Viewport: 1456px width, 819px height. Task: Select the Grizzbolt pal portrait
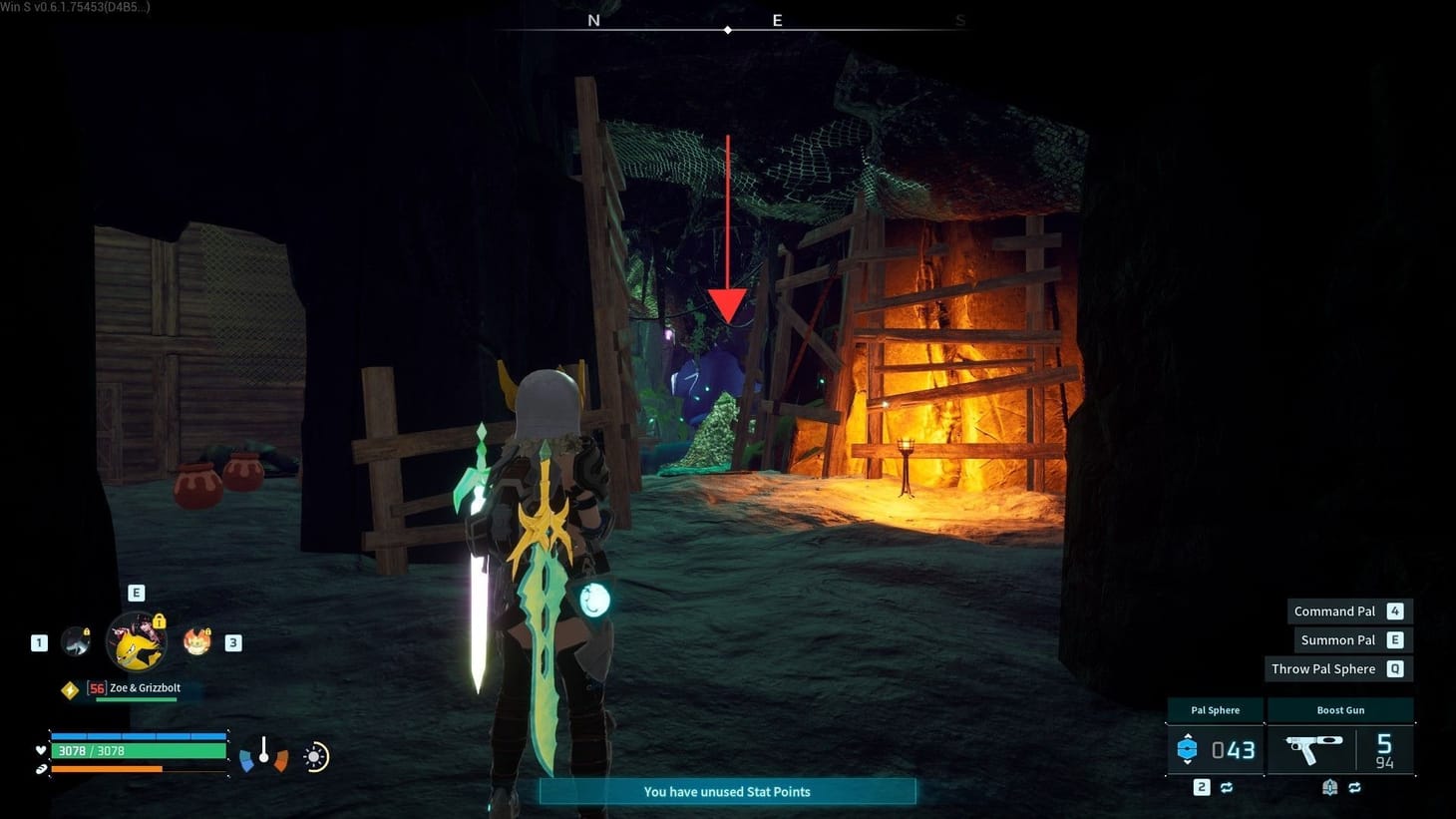(137, 641)
